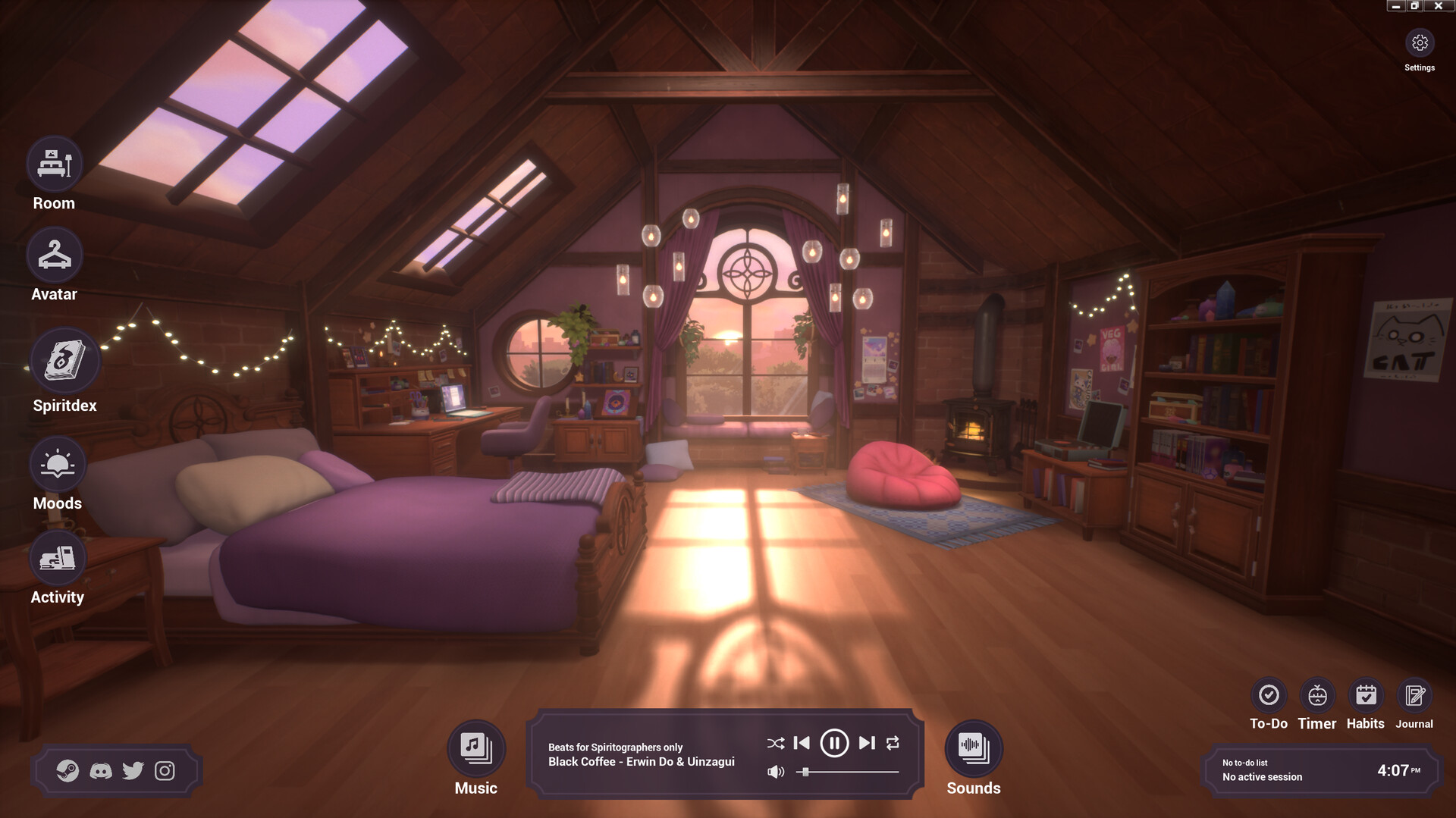The width and height of the screenshot is (1456, 818).
Task: Mute the music volume
Action: click(775, 773)
